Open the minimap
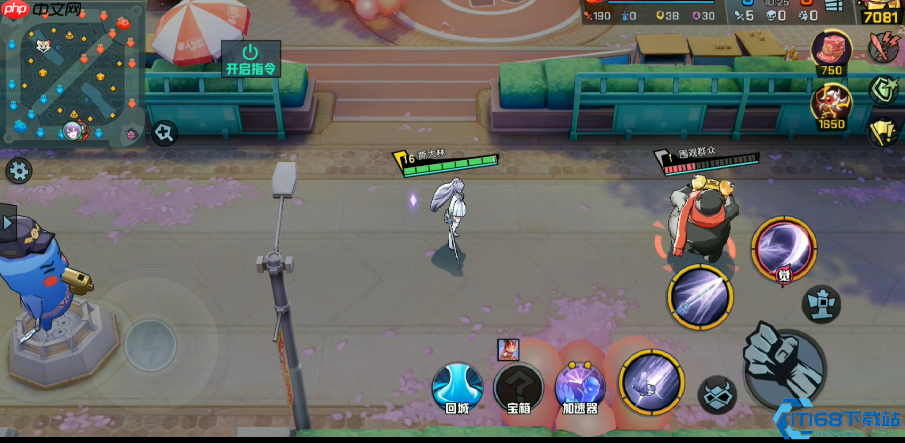Viewport: 905px width, 443px height. (74, 74)
